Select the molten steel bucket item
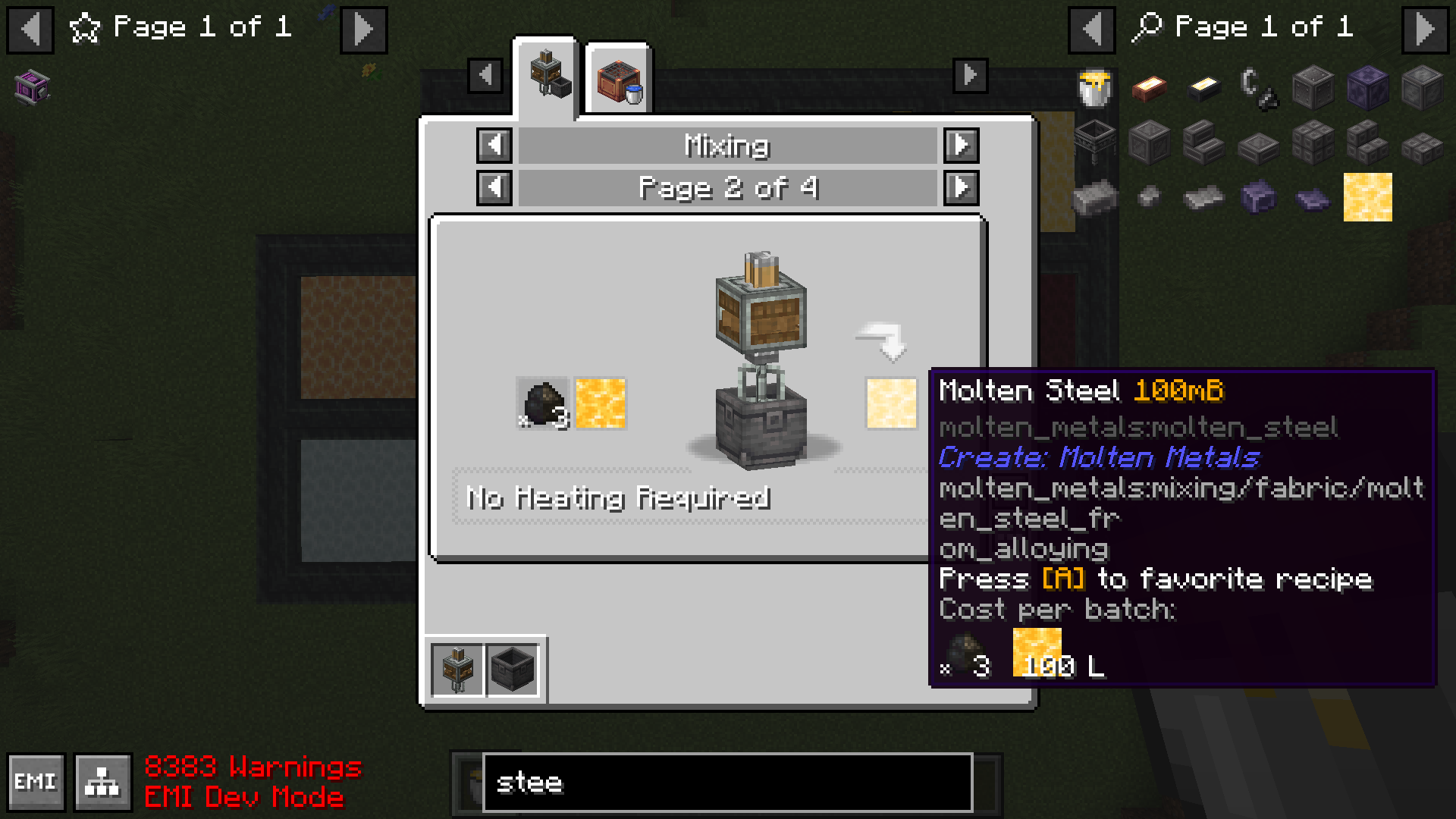Screen dimensions: 1456x819 click(1094, 88)
